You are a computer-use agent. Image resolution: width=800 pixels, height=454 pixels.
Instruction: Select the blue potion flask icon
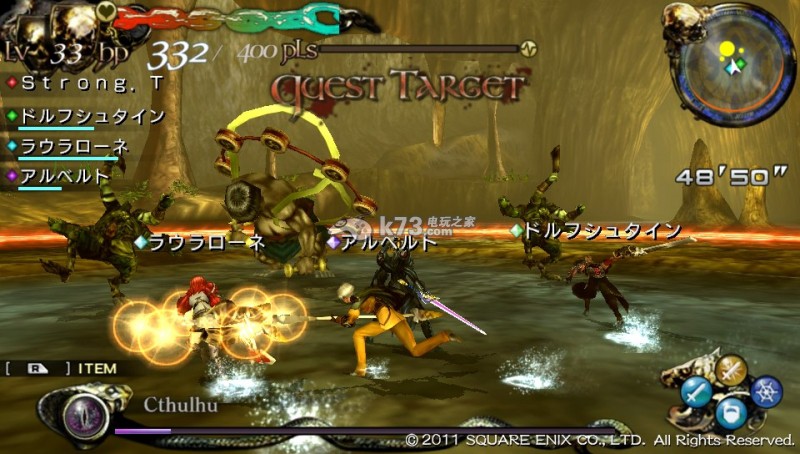click(x=733, y=411)
